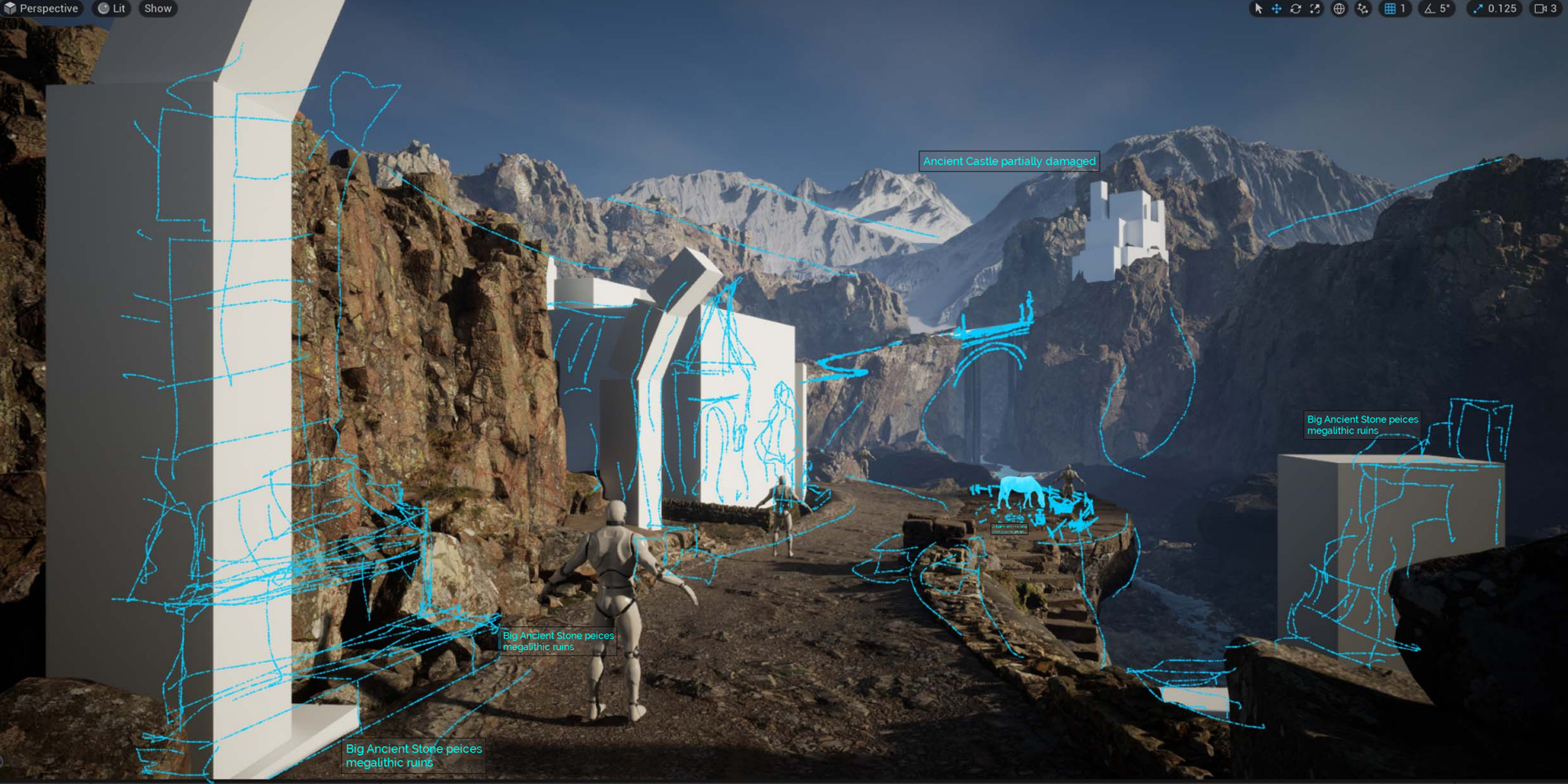Open the Lit view mode menu
Screen dimensions: 1568x784
[111, 9]
